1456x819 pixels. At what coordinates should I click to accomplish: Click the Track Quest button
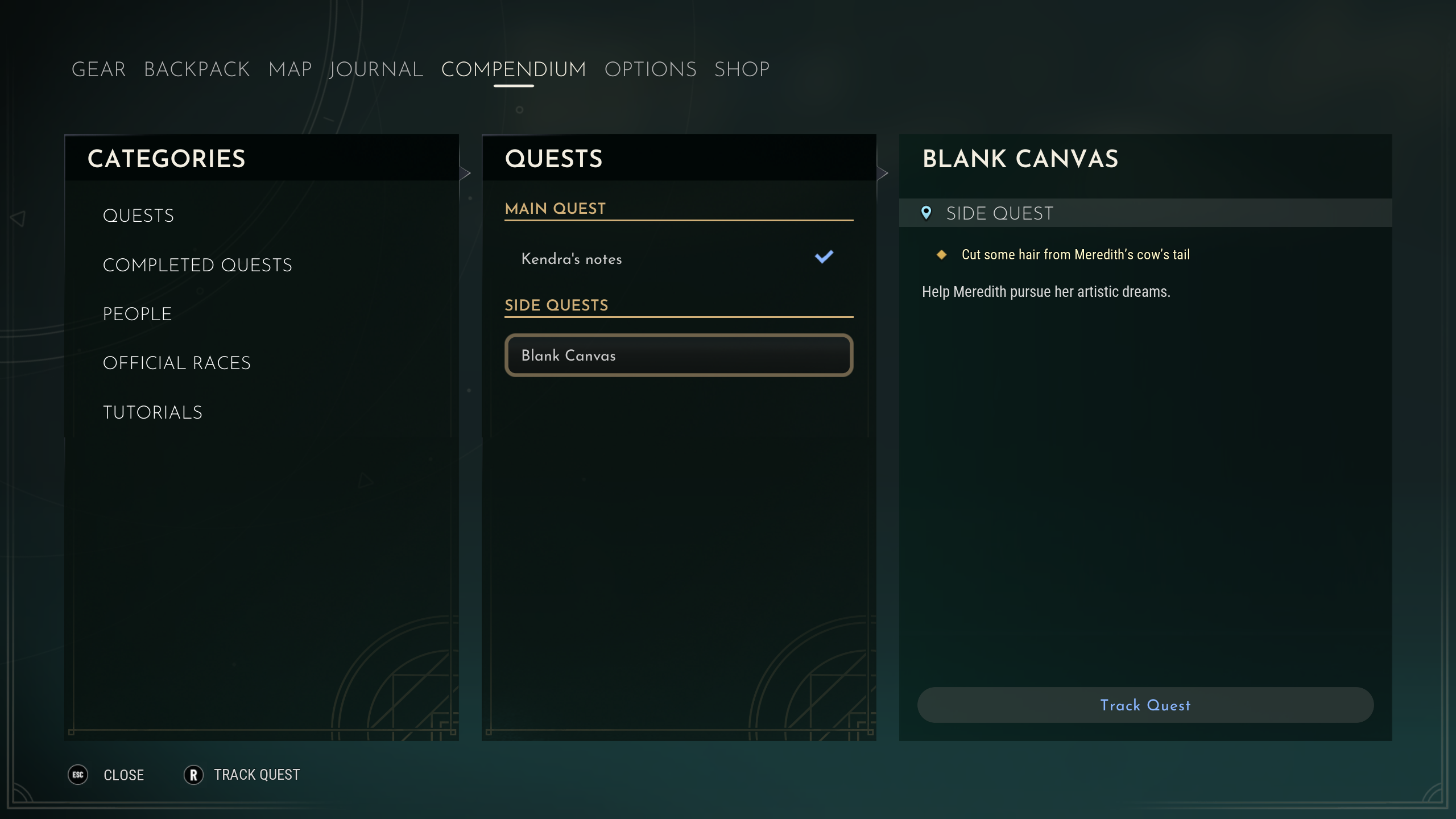[x=1145, y=705]
